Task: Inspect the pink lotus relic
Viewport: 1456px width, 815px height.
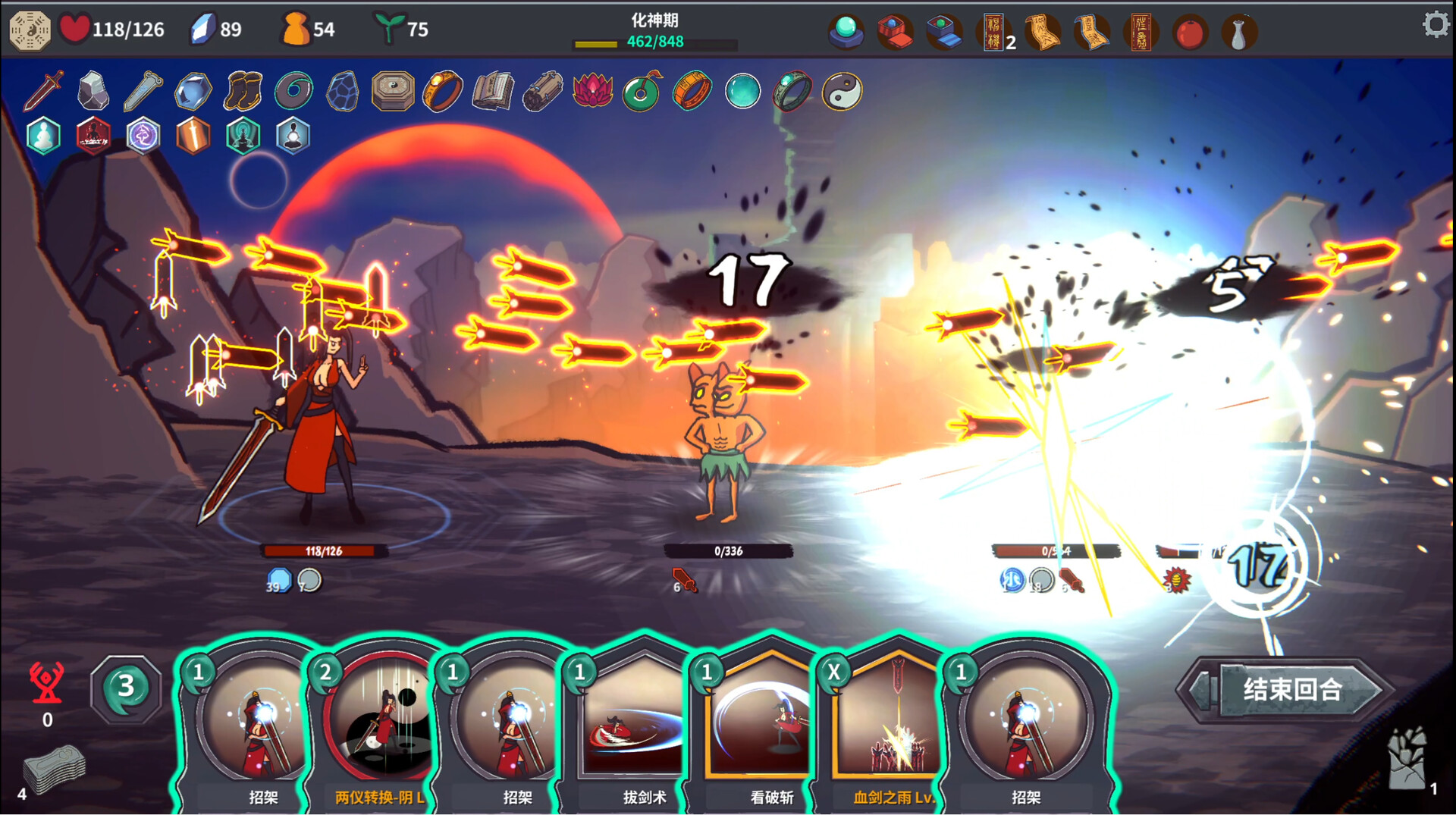Action: pos(592,92)
